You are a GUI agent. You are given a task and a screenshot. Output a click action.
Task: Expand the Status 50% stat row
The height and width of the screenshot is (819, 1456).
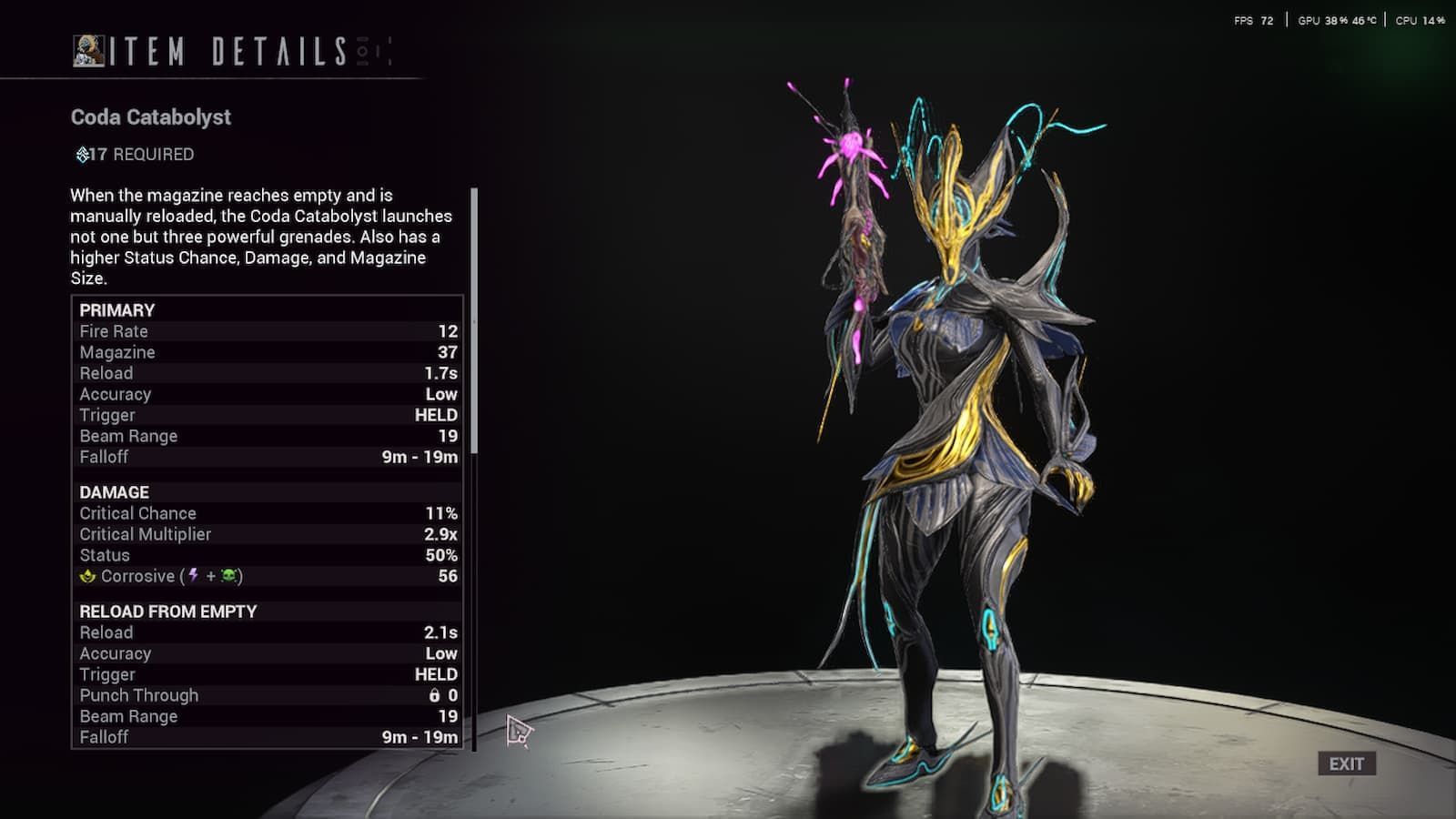coord(264,555)
